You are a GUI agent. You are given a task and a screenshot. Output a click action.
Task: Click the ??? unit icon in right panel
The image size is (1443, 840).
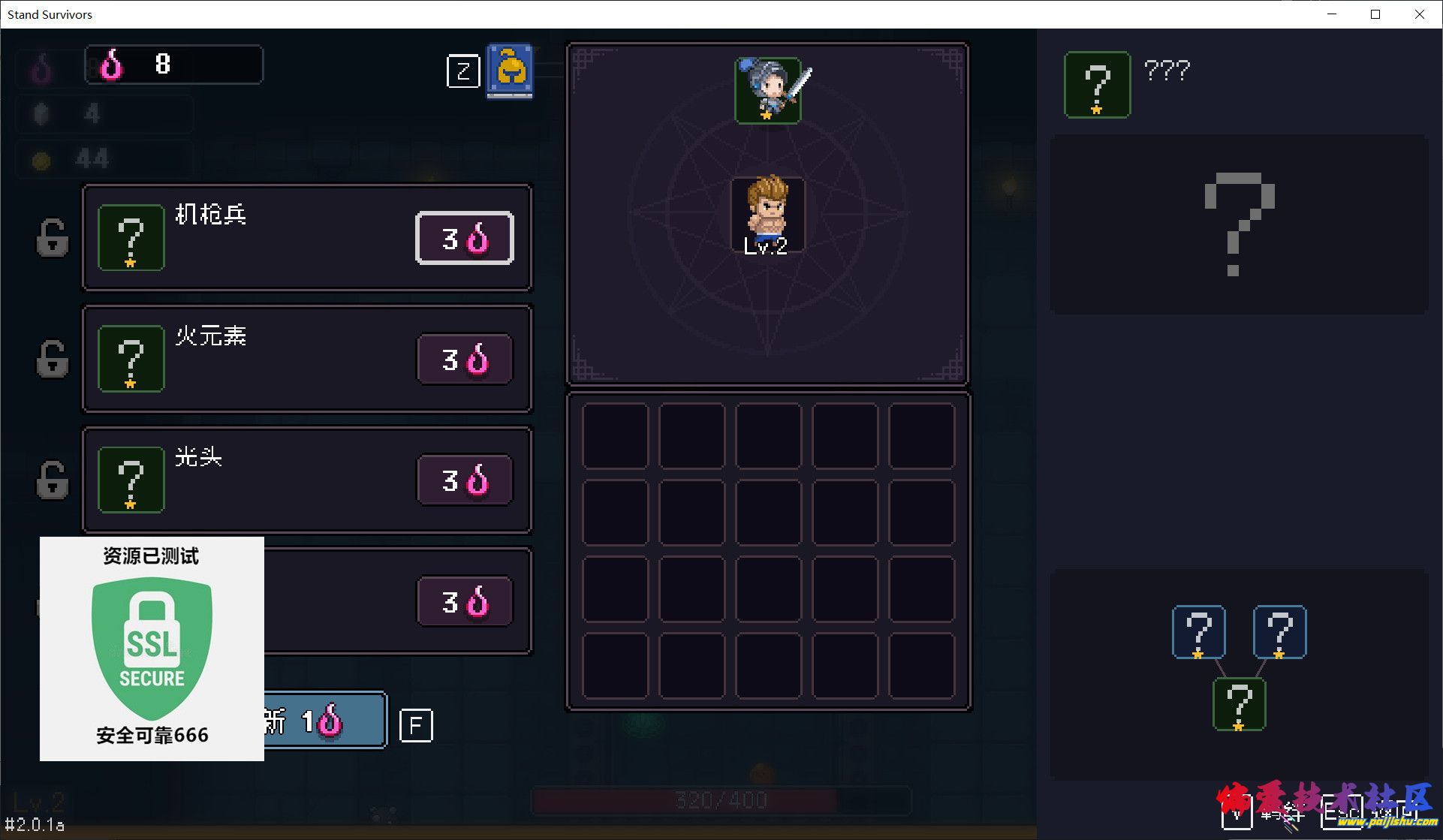1096,84
